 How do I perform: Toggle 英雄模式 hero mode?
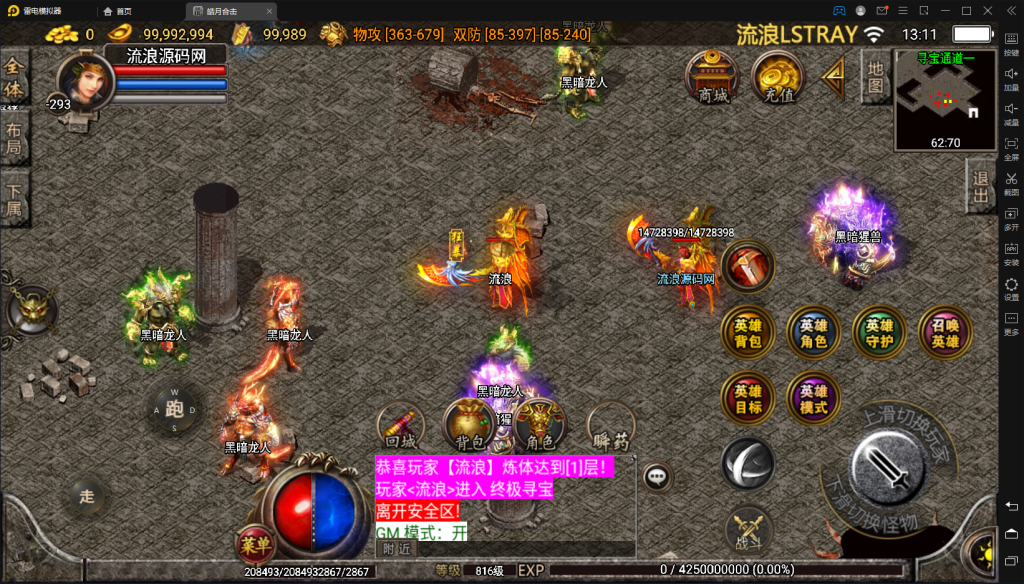pyautogui.click(x=814, y=399)
